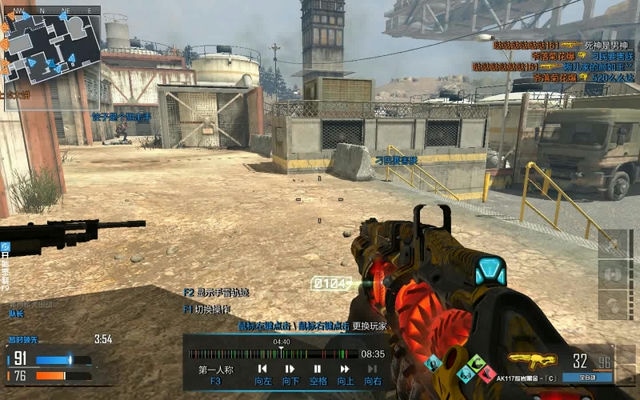
Task: Open the minimap
Action: 52,47
